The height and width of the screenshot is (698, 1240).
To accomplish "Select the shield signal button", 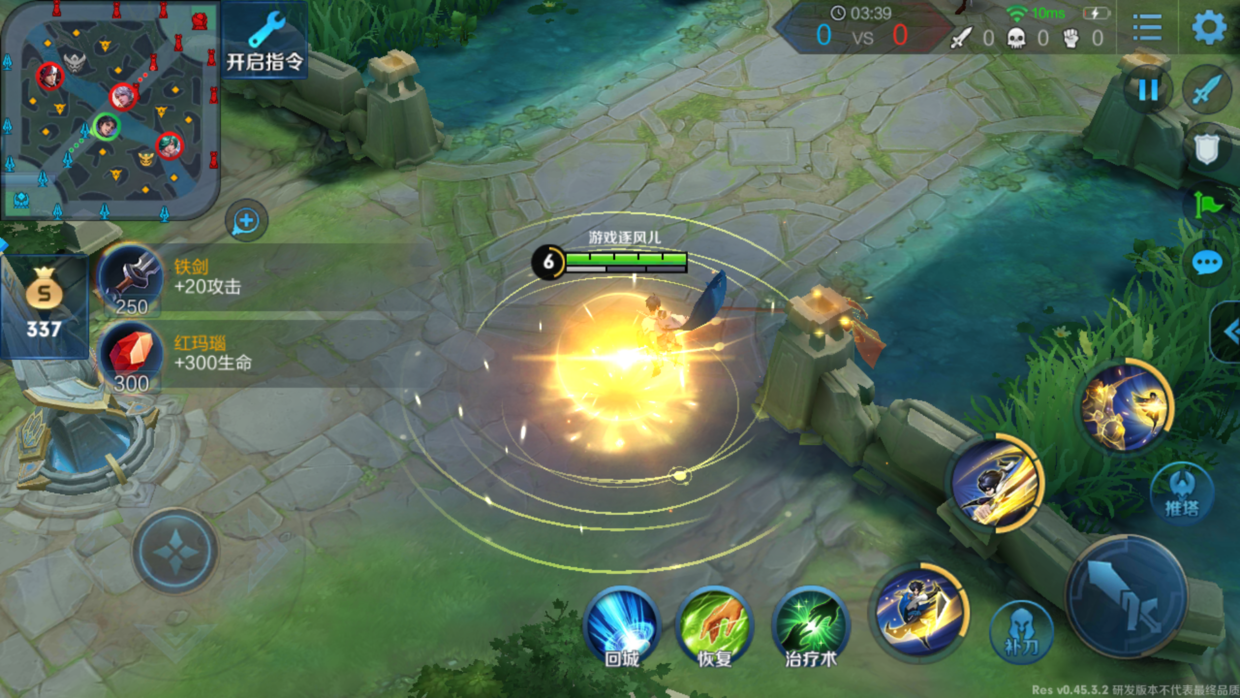I will click(x=1207, y=149).
